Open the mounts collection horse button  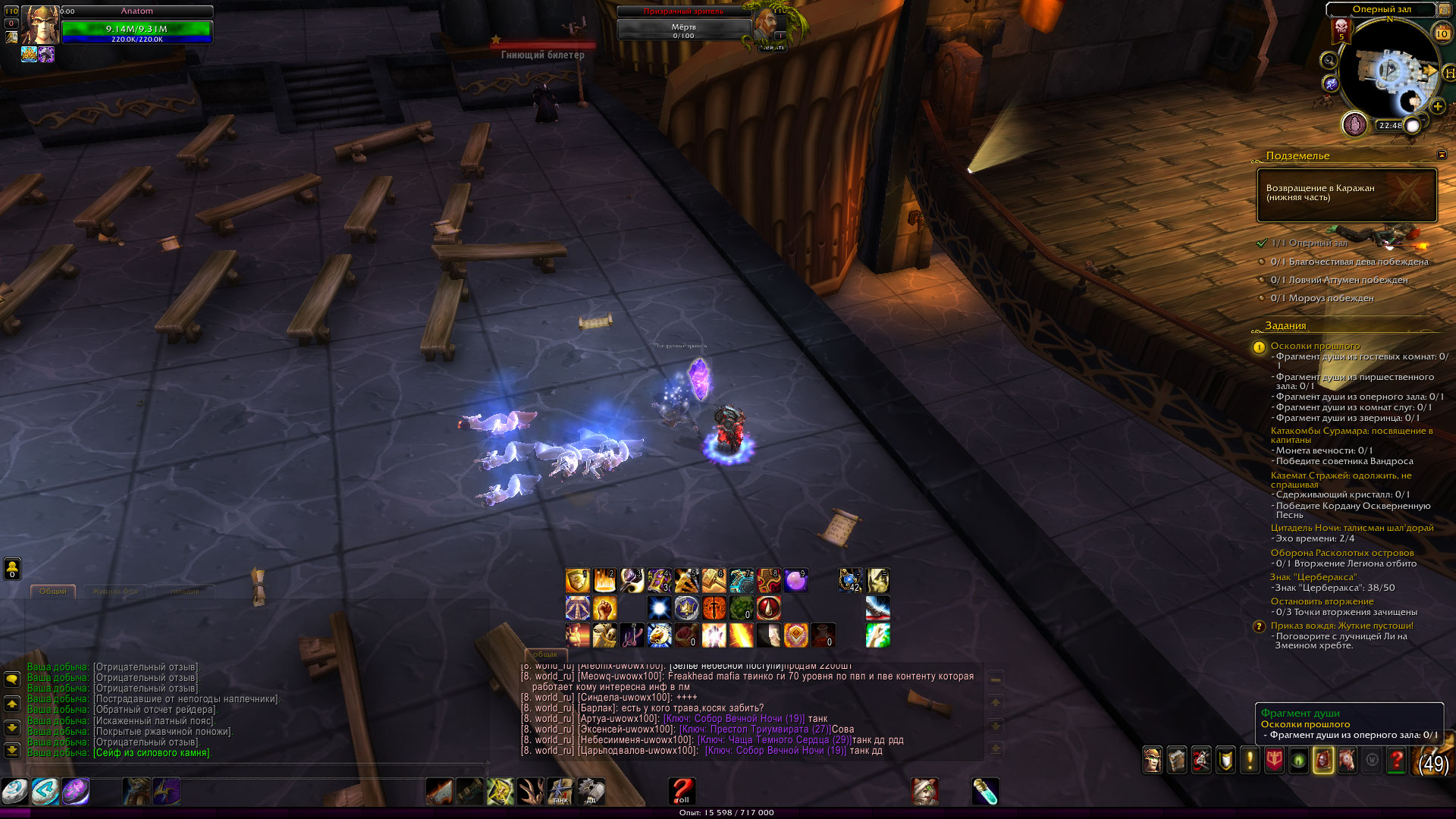[x=1348, y=760]
